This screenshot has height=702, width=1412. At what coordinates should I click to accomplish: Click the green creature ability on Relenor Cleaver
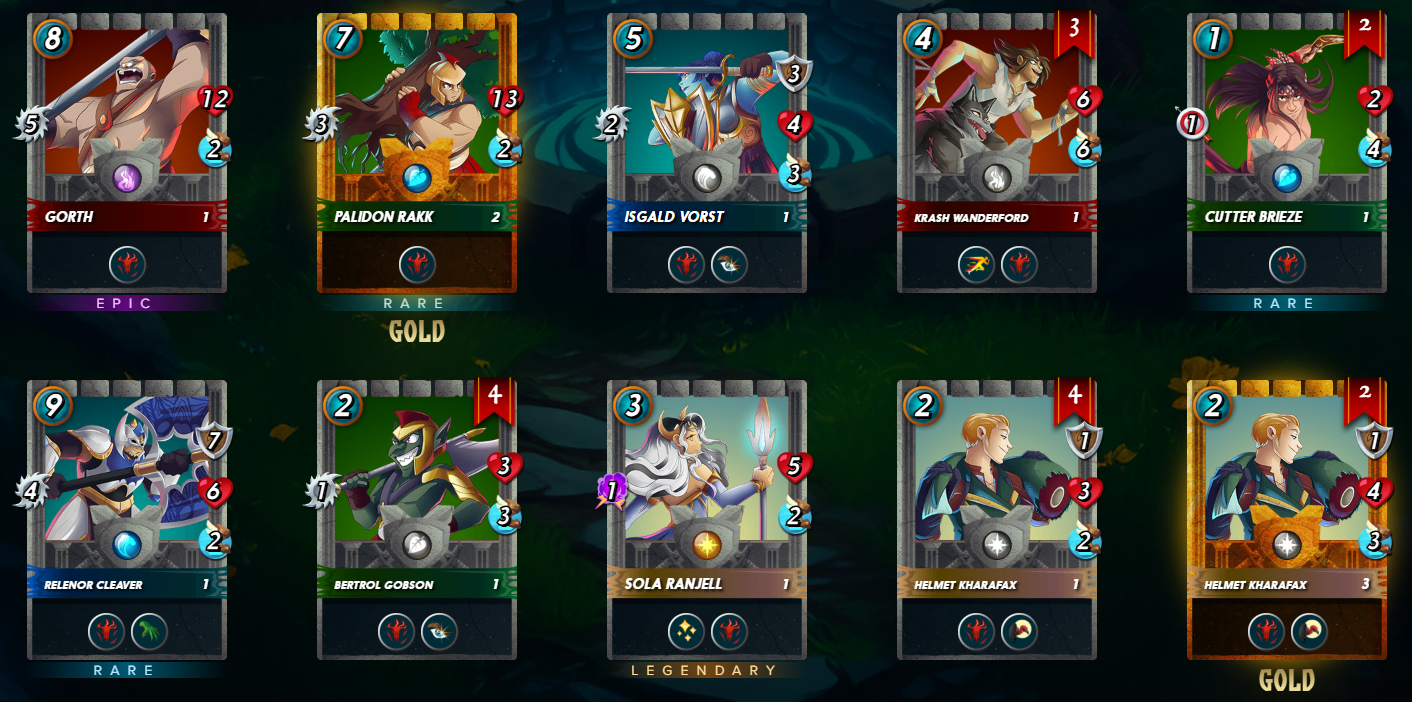[149, 632]
